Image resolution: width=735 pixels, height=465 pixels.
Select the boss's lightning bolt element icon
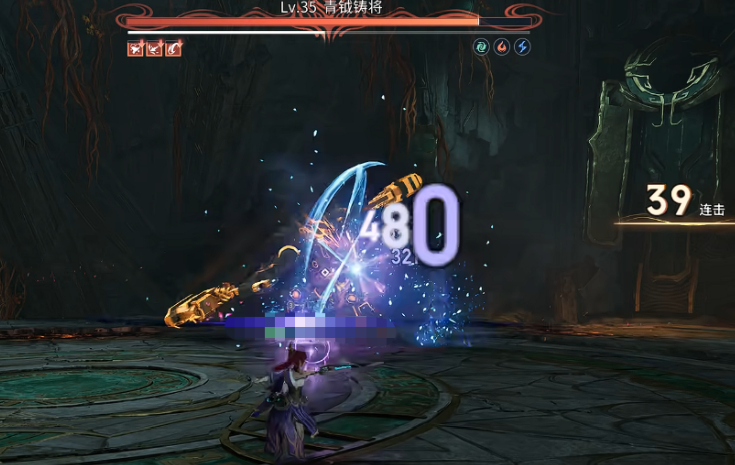point(522,47)
